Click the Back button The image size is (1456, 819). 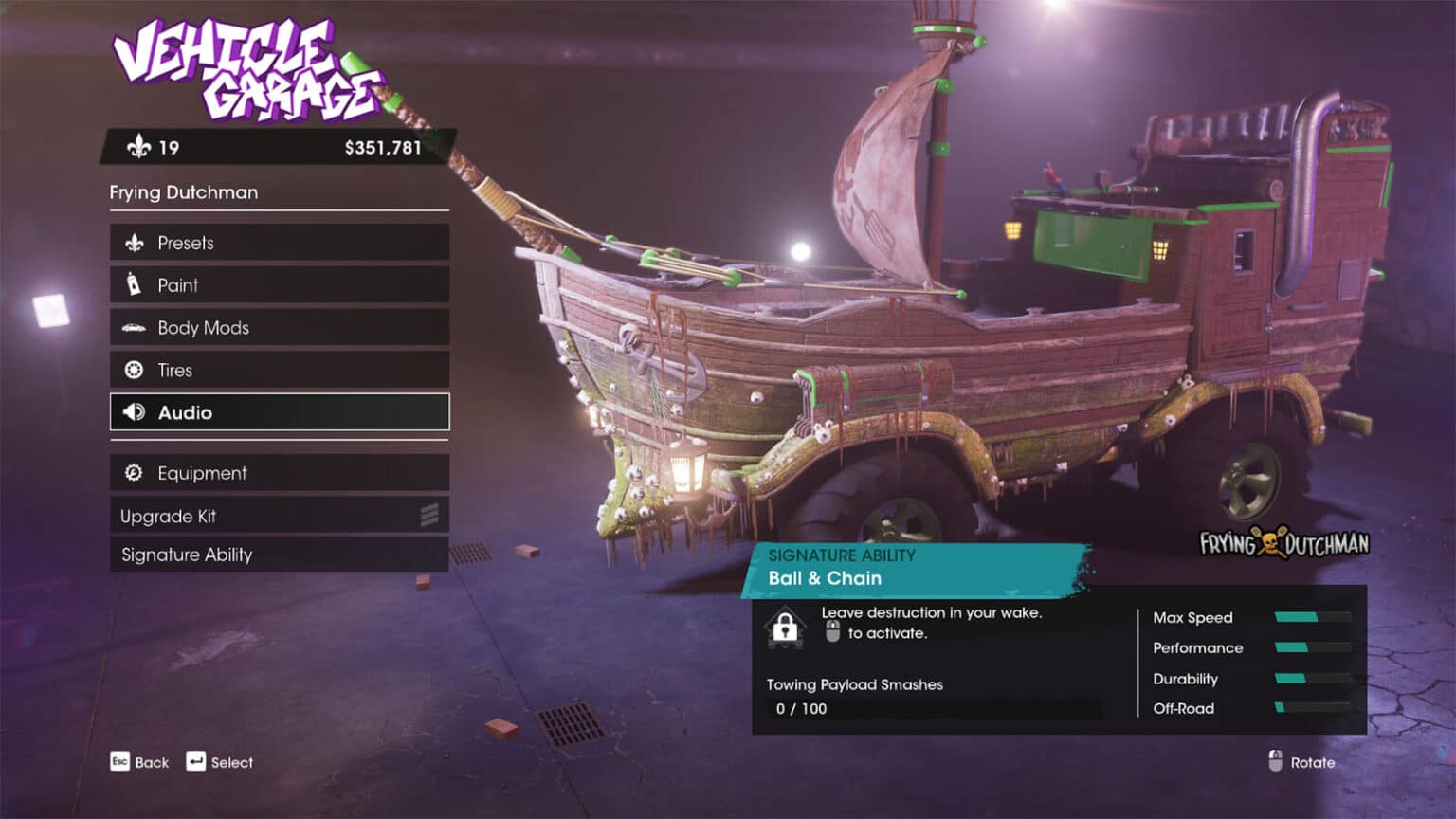coord(139,762)
